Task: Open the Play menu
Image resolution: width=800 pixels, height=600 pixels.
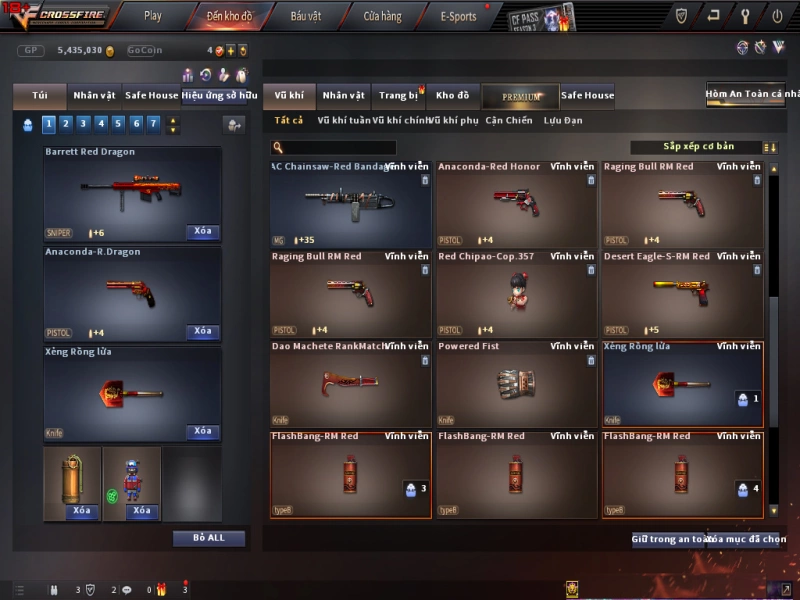Action: 152,16
